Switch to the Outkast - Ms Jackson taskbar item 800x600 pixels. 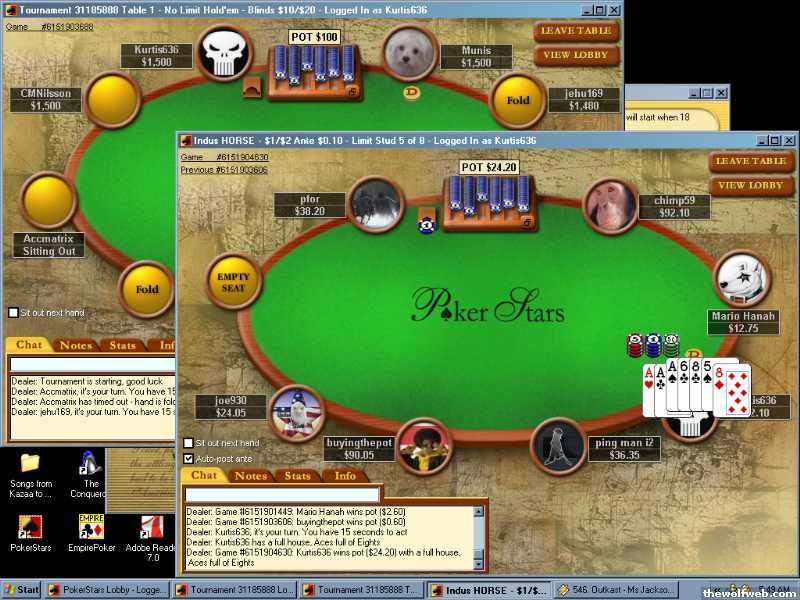click(617, 590)
